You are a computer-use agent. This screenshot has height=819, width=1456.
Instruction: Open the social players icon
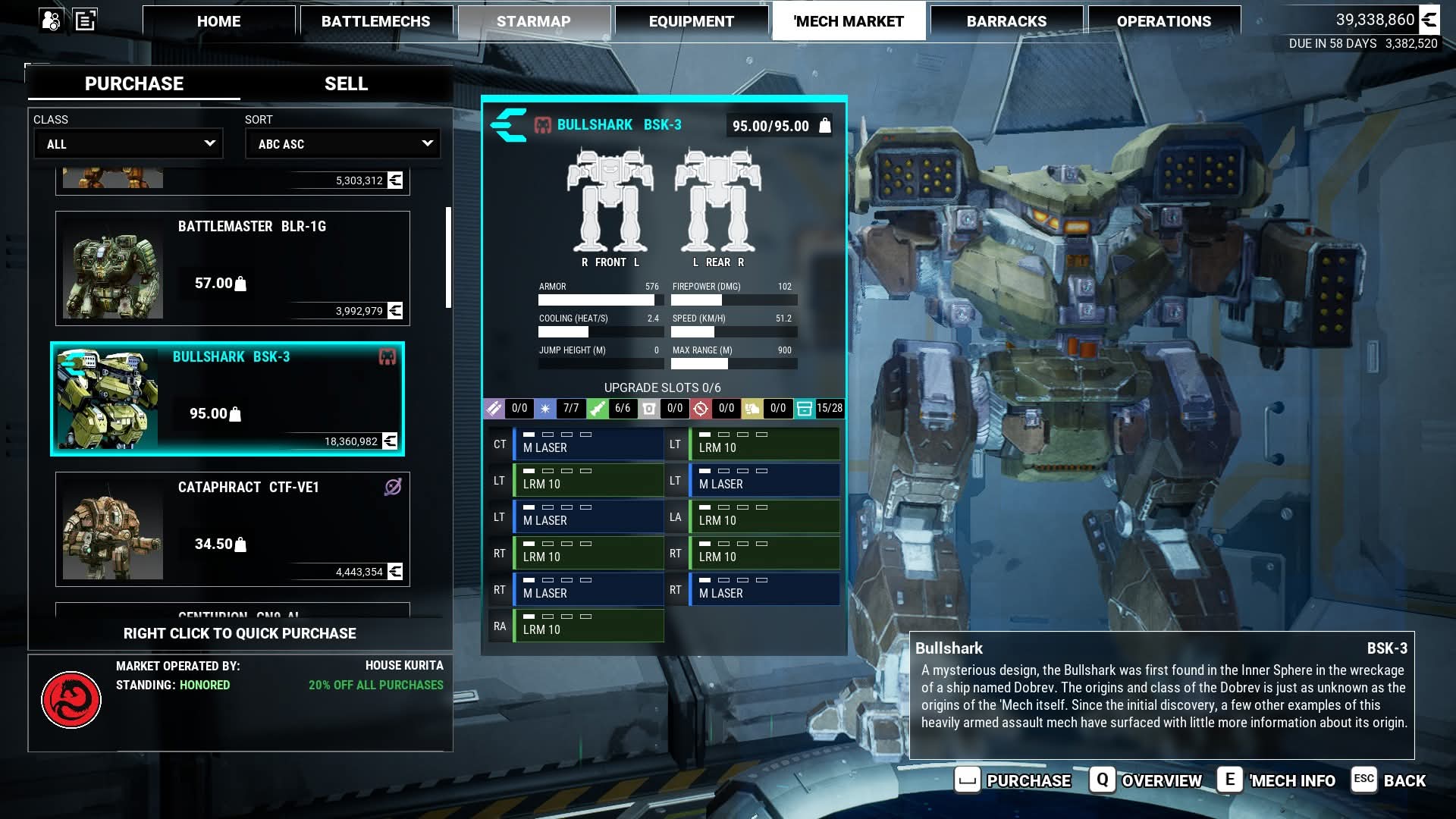coord(52,20)
